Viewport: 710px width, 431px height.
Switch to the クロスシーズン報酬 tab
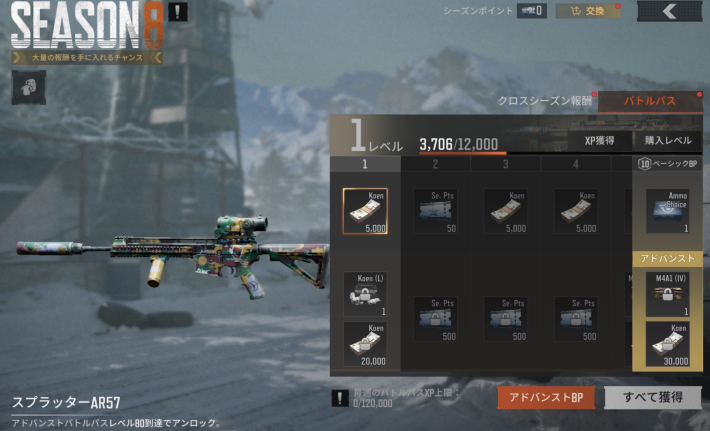(x=545, y=100)
